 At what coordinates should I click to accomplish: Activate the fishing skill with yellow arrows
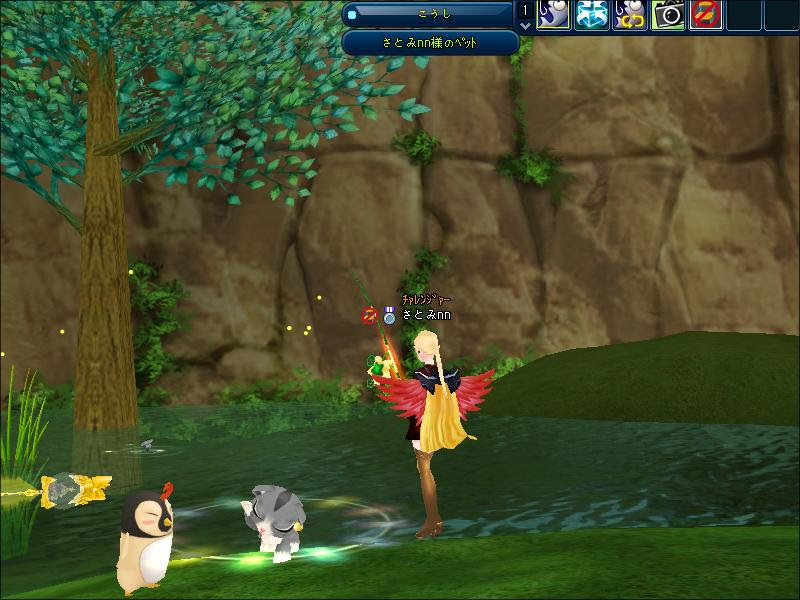[630, 14]
